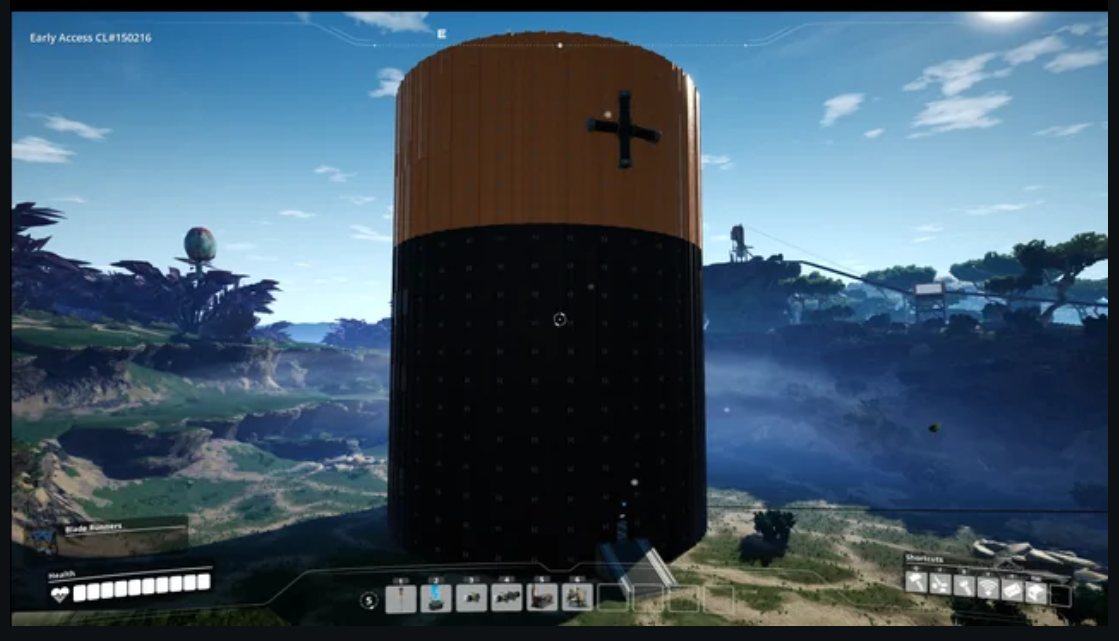Viewport: 1119px width, 641px height.
Task: Click the third shortcut's small hammer icon
Action: (x=964, y=585)
